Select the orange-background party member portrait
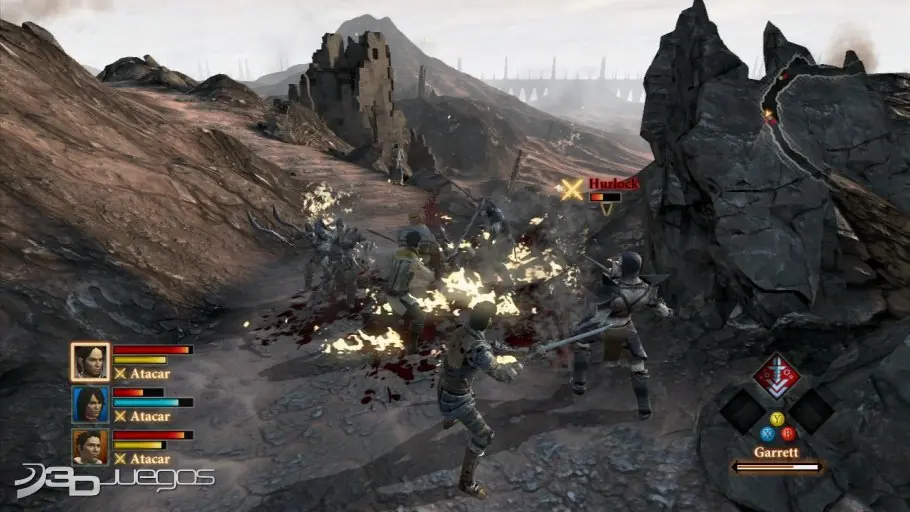910x512 pixels. 90,446
